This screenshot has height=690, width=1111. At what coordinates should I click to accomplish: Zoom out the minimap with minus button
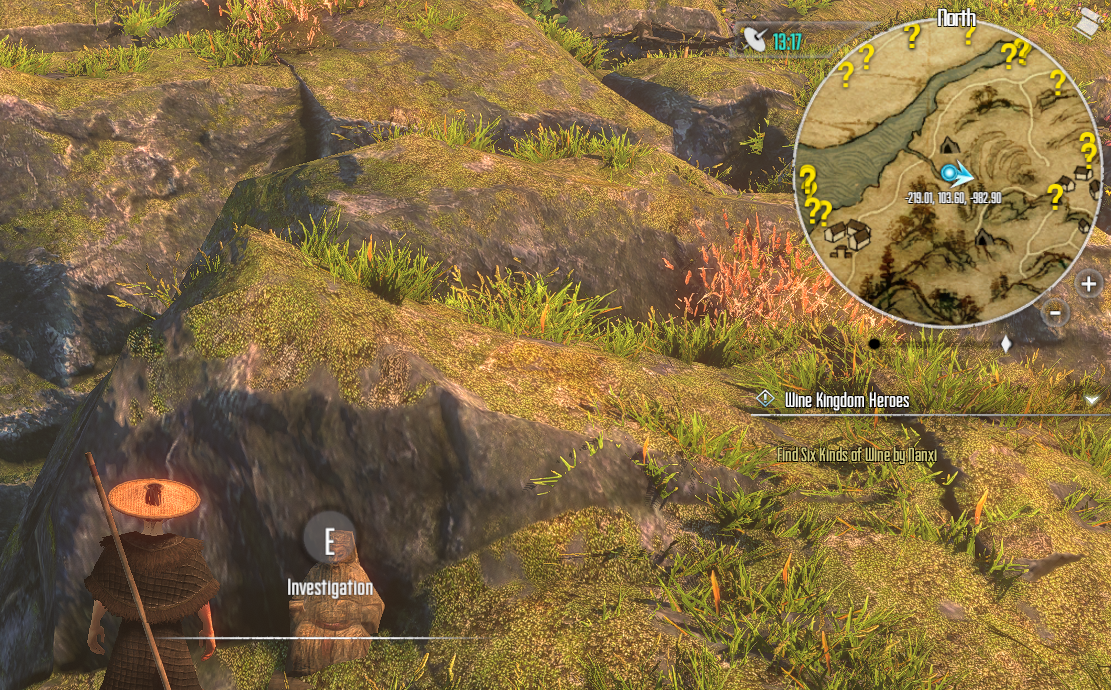pos(1056,313)
